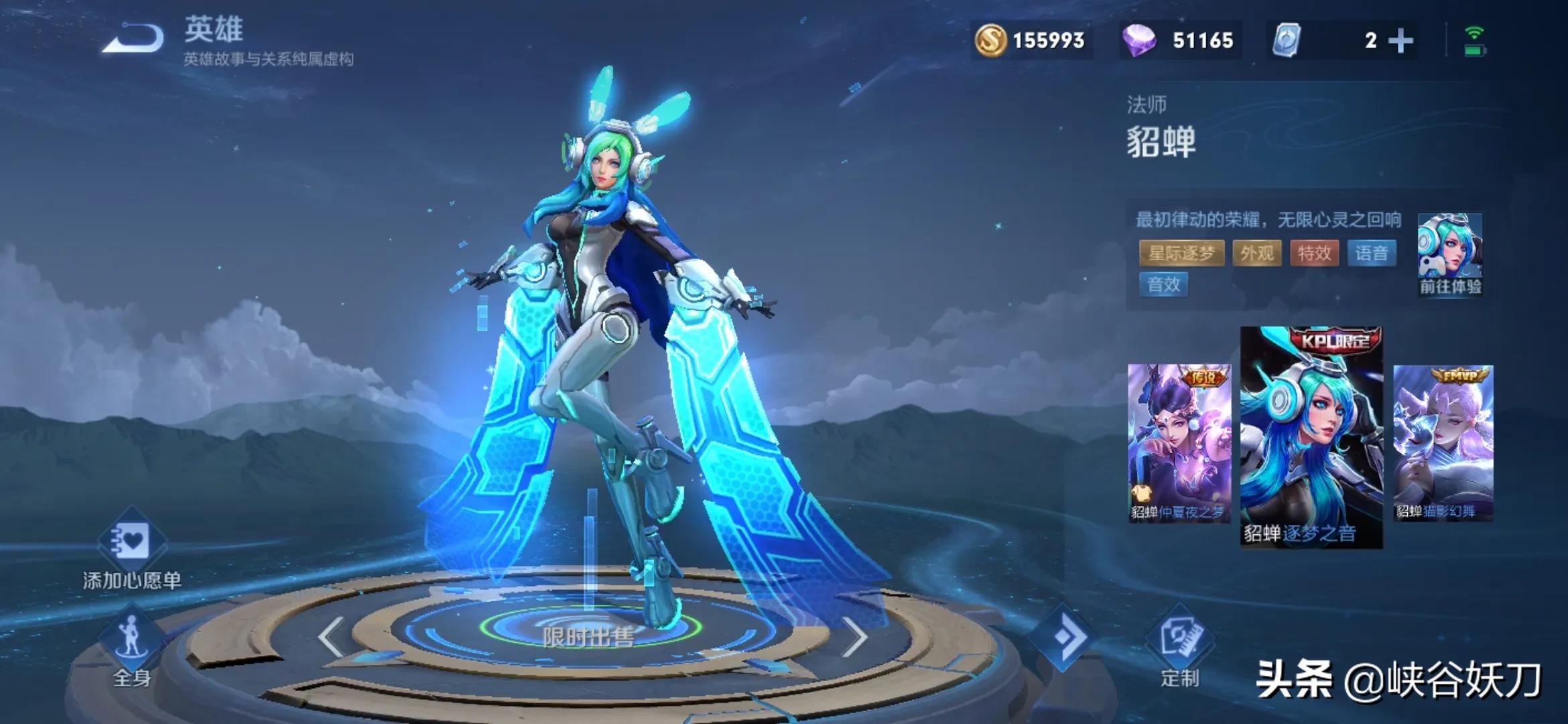The height and width of the screenshot is (724, 1568).
Task: Show the previous skin with the left arrow
Action: (332, 637)
